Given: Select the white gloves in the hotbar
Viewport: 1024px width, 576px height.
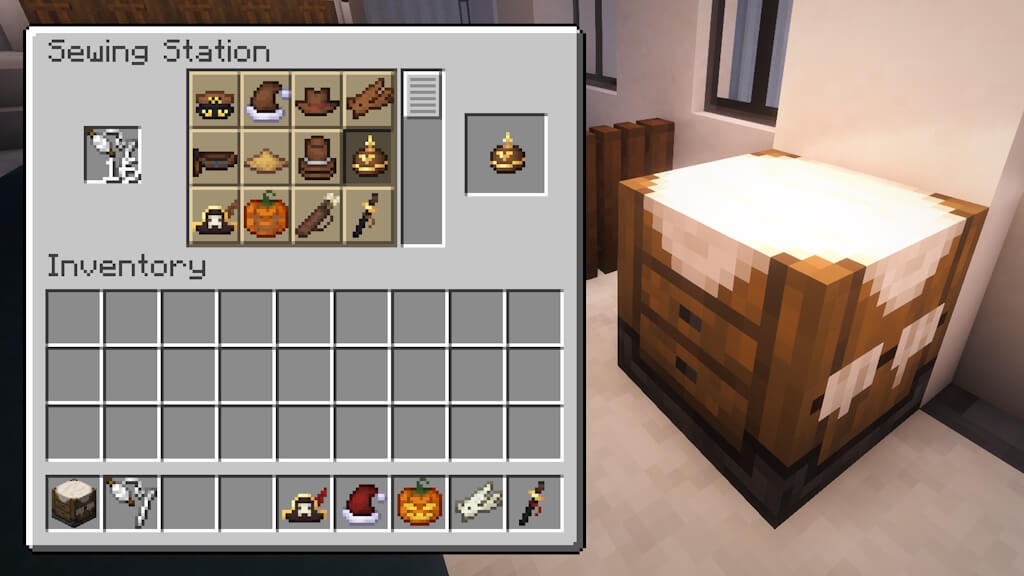Looking at the screenshot, I should (478, 503).
